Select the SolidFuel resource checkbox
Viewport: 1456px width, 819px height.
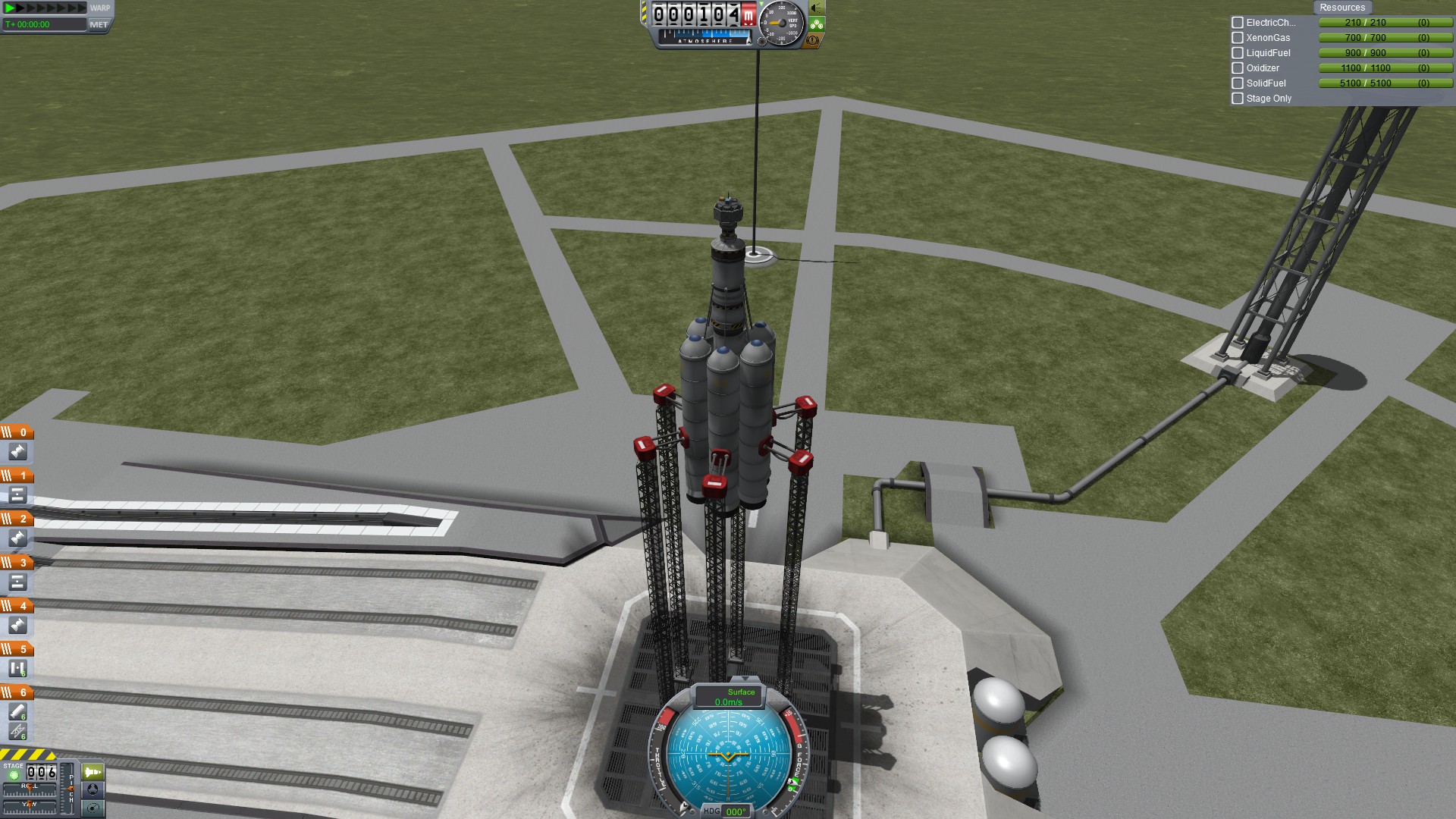1238,83
